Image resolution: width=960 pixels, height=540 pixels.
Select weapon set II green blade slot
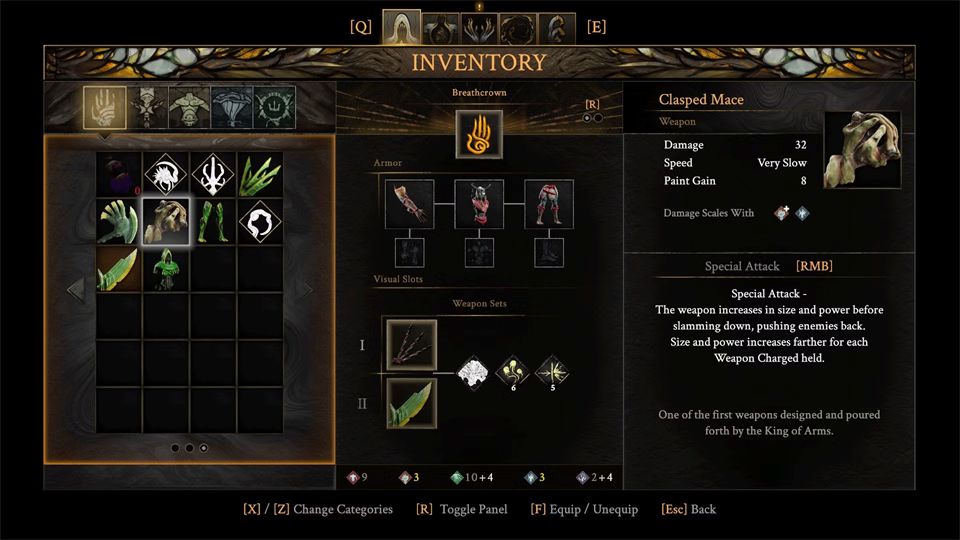tap(411, 403)
